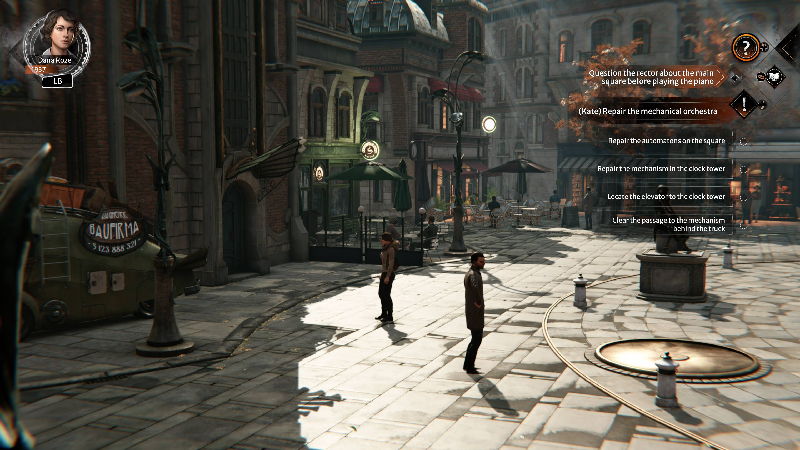Open the exclamation mark objective icon

743,103
